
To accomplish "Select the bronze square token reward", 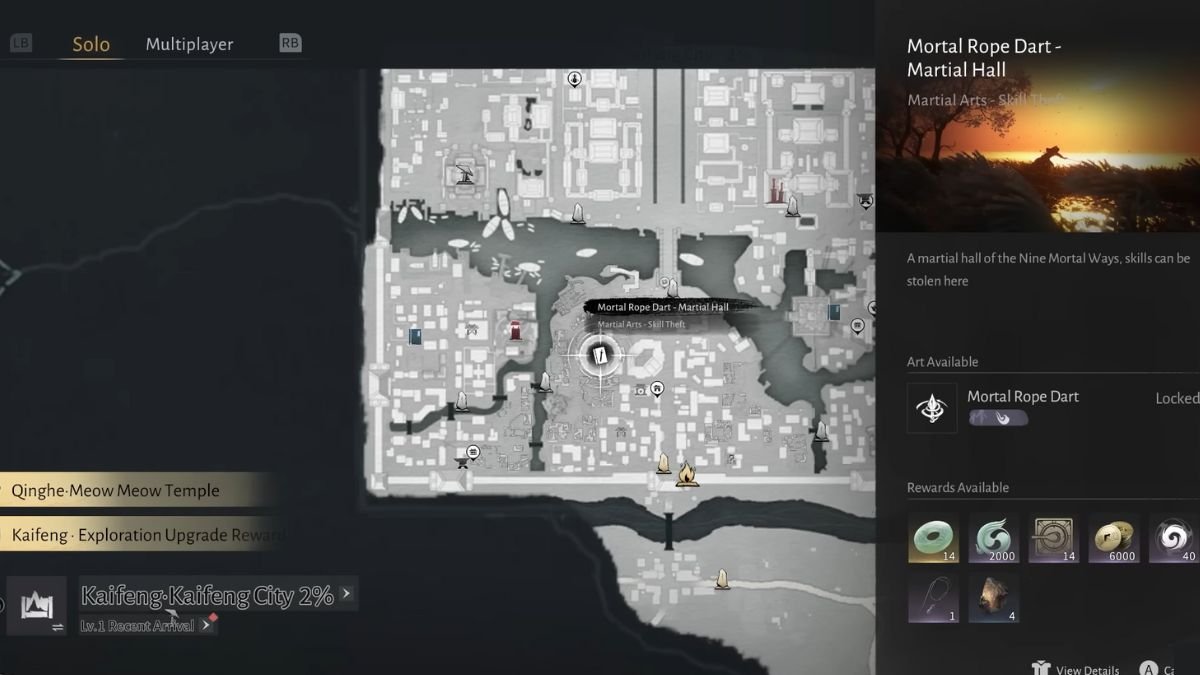I will tap(1053, 538).
